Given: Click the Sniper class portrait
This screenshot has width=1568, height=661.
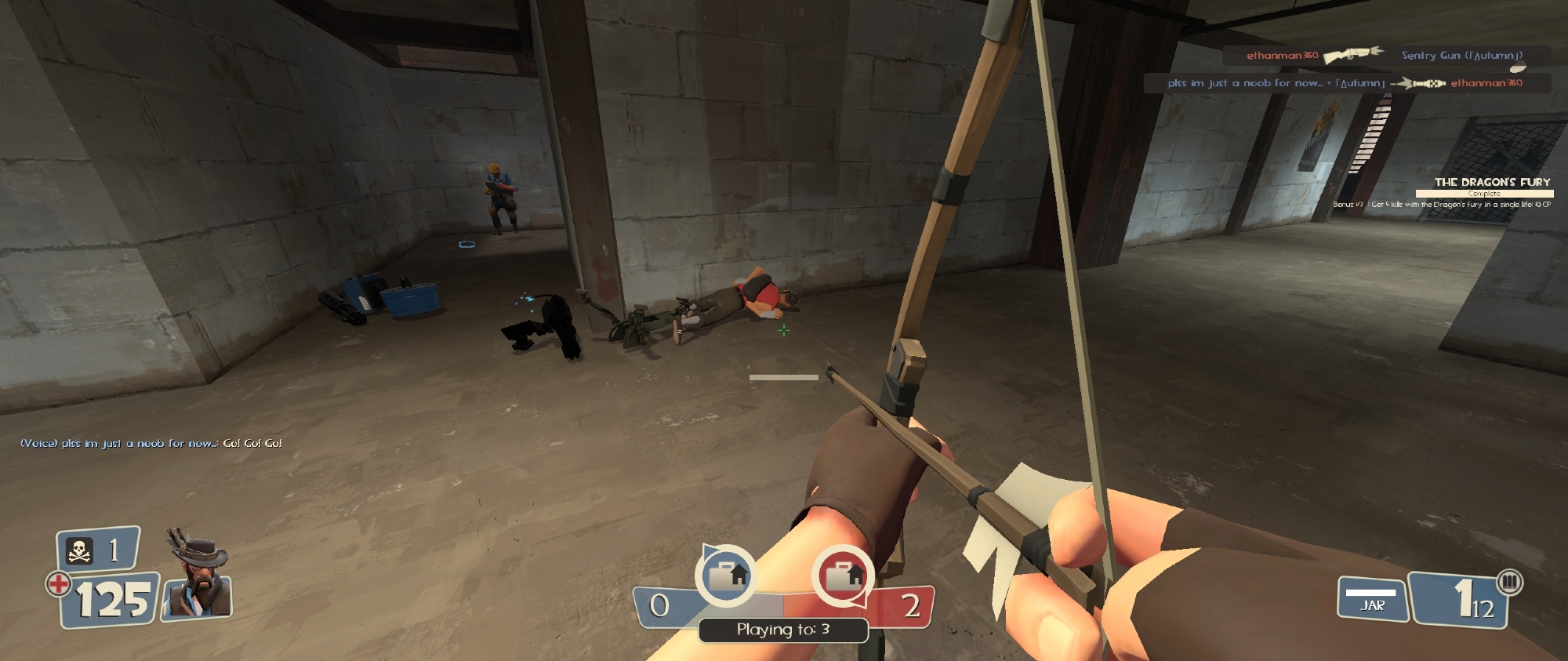Looking at the screenshot, I should pyautogui.click(x=198, y=576).
